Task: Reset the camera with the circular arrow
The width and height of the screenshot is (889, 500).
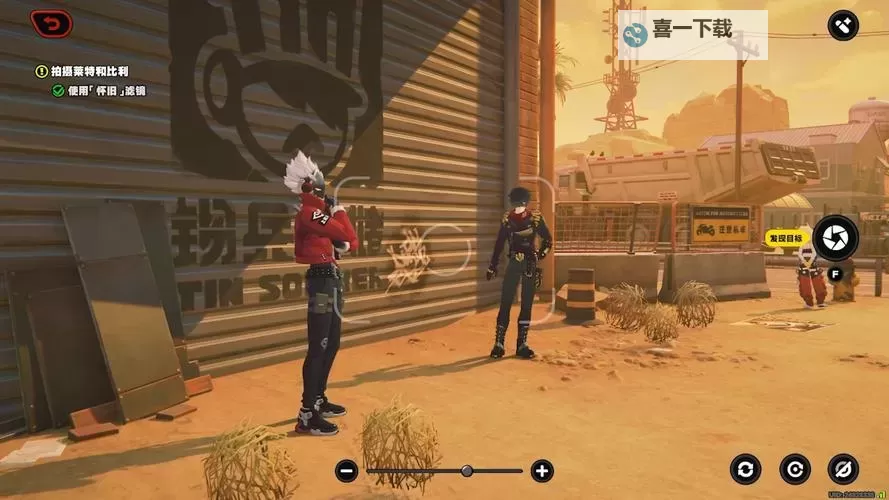Action: click(795, 468)
